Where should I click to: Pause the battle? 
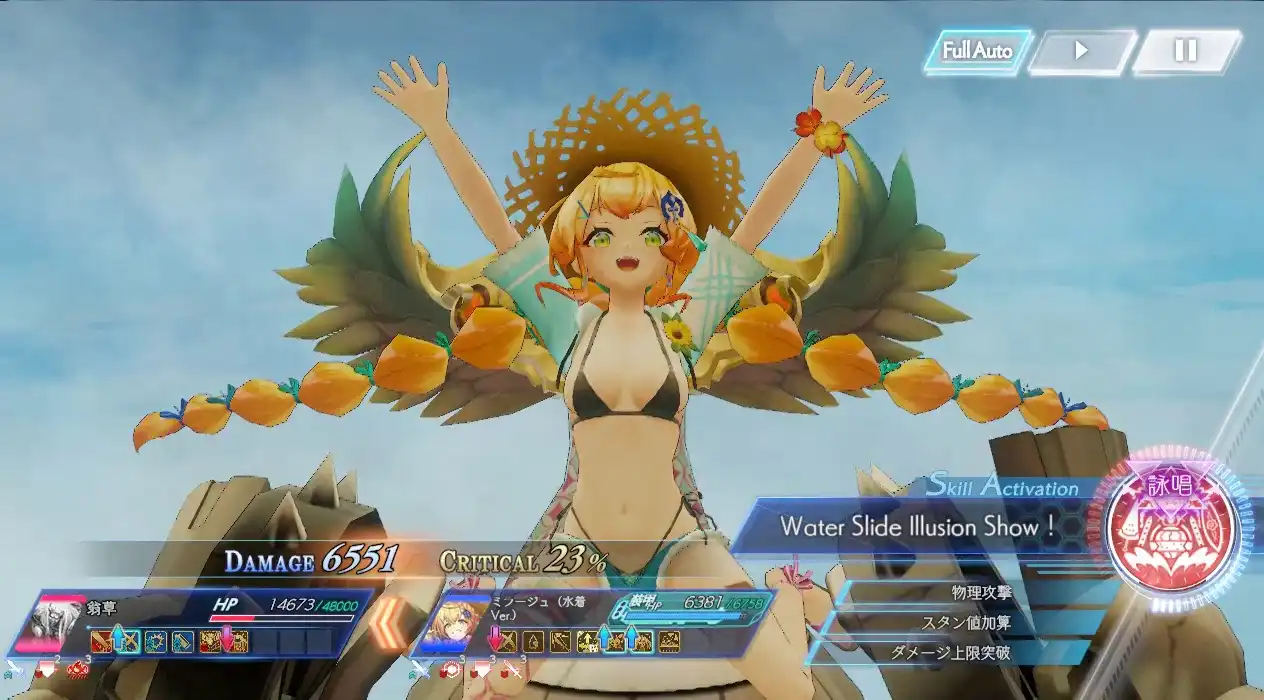point(1185,51)
